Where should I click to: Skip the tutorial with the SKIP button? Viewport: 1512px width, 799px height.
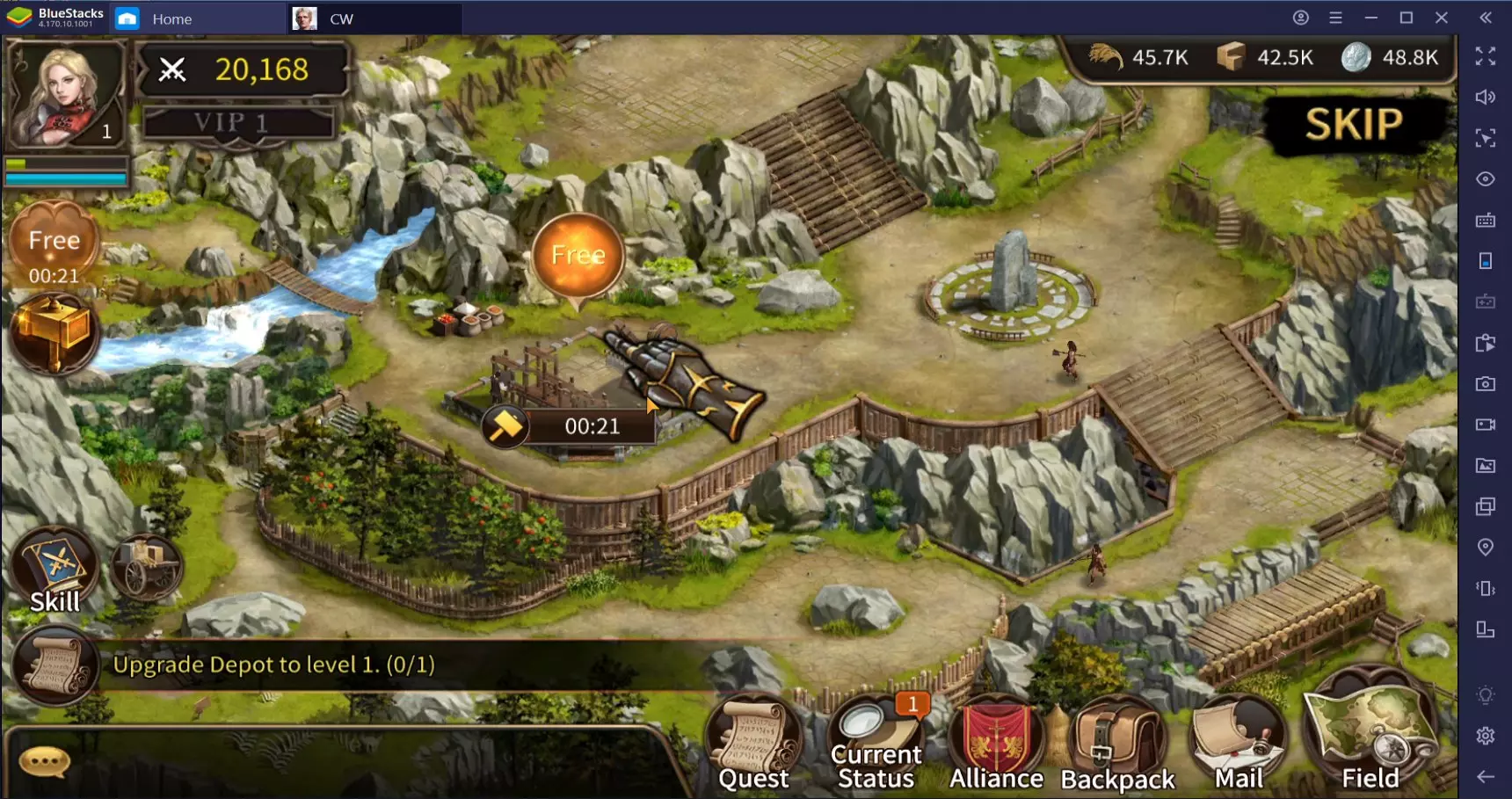coord(1353,124)
